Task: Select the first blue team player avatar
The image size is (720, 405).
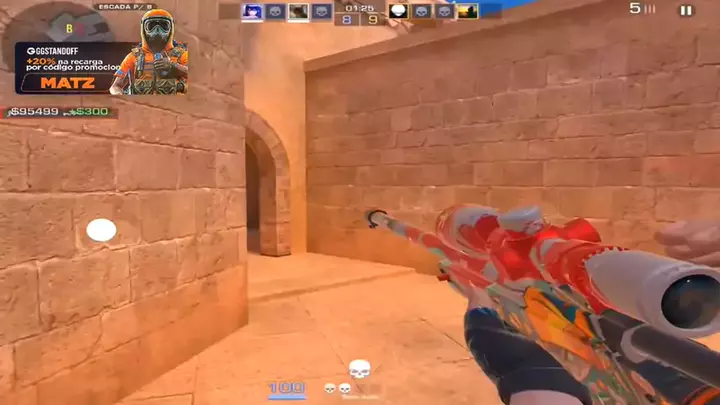Action: 252,12
